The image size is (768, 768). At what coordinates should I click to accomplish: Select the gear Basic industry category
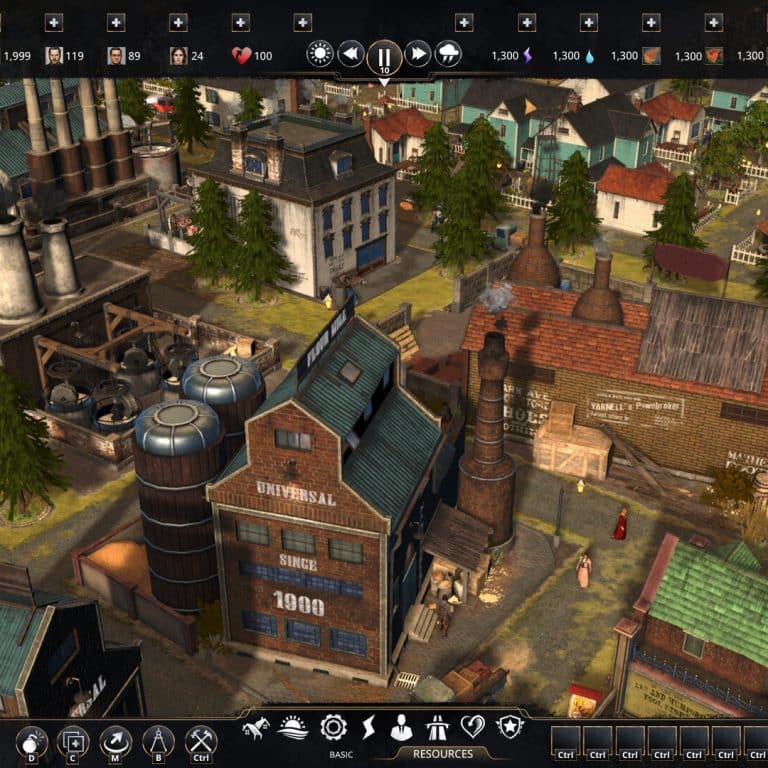coord(333,727)
